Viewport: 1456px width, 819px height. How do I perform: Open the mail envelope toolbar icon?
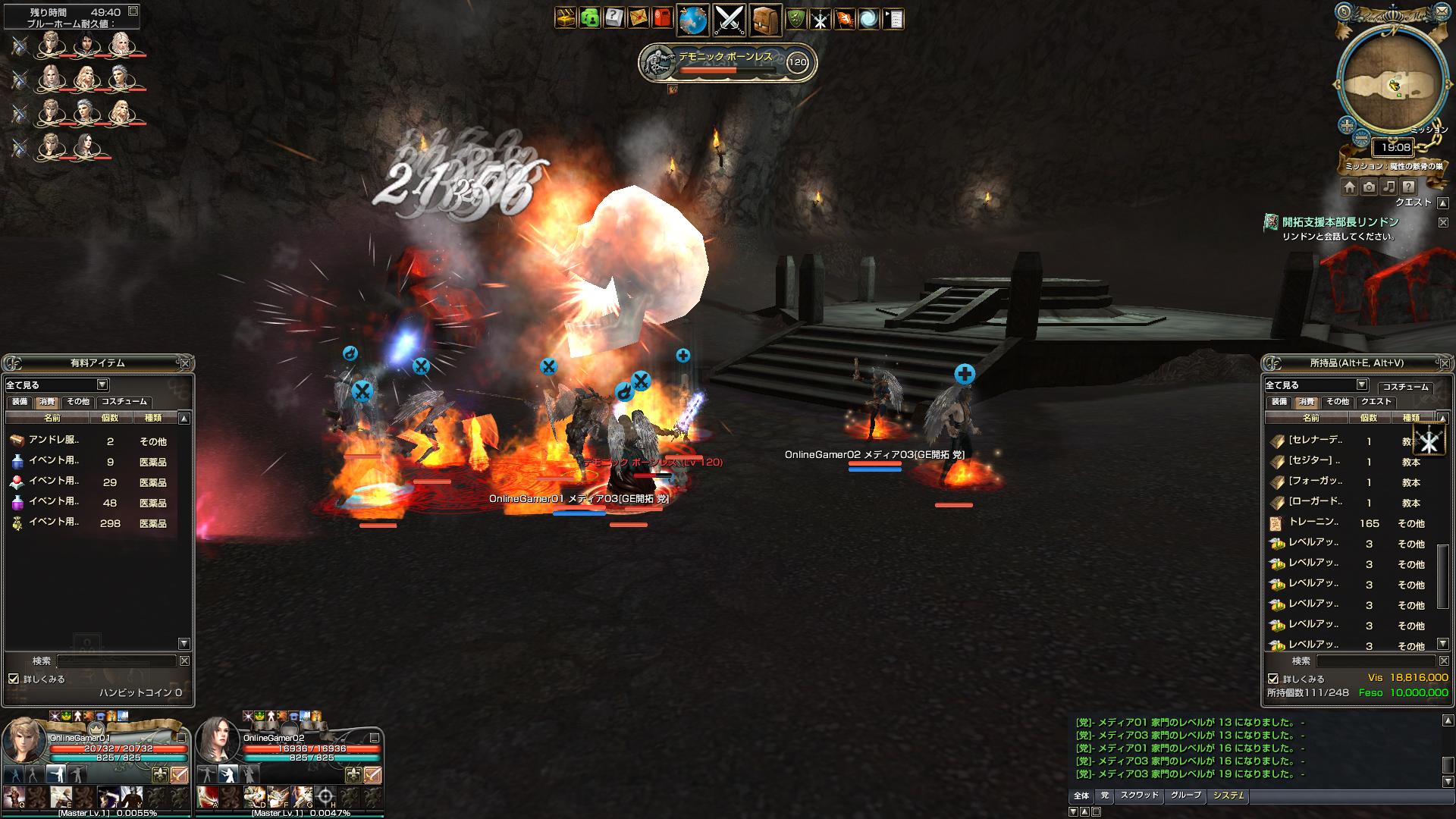639,18
